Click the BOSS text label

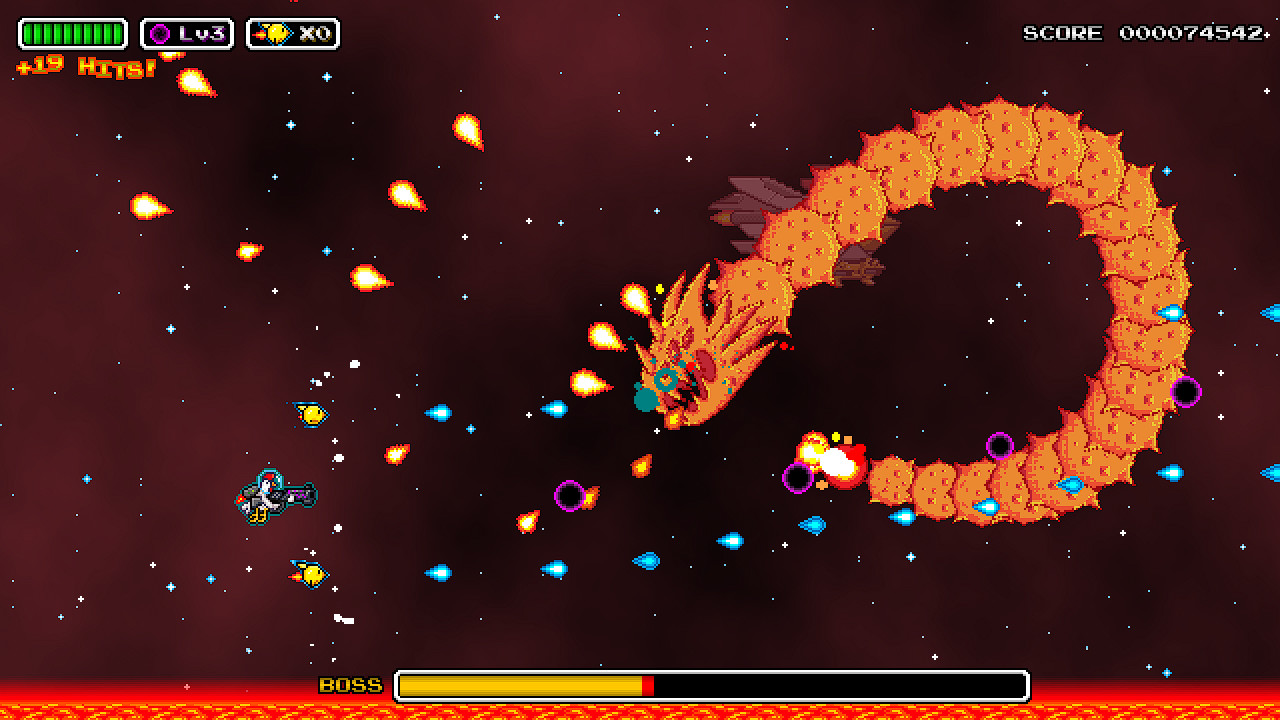point(350,686)
